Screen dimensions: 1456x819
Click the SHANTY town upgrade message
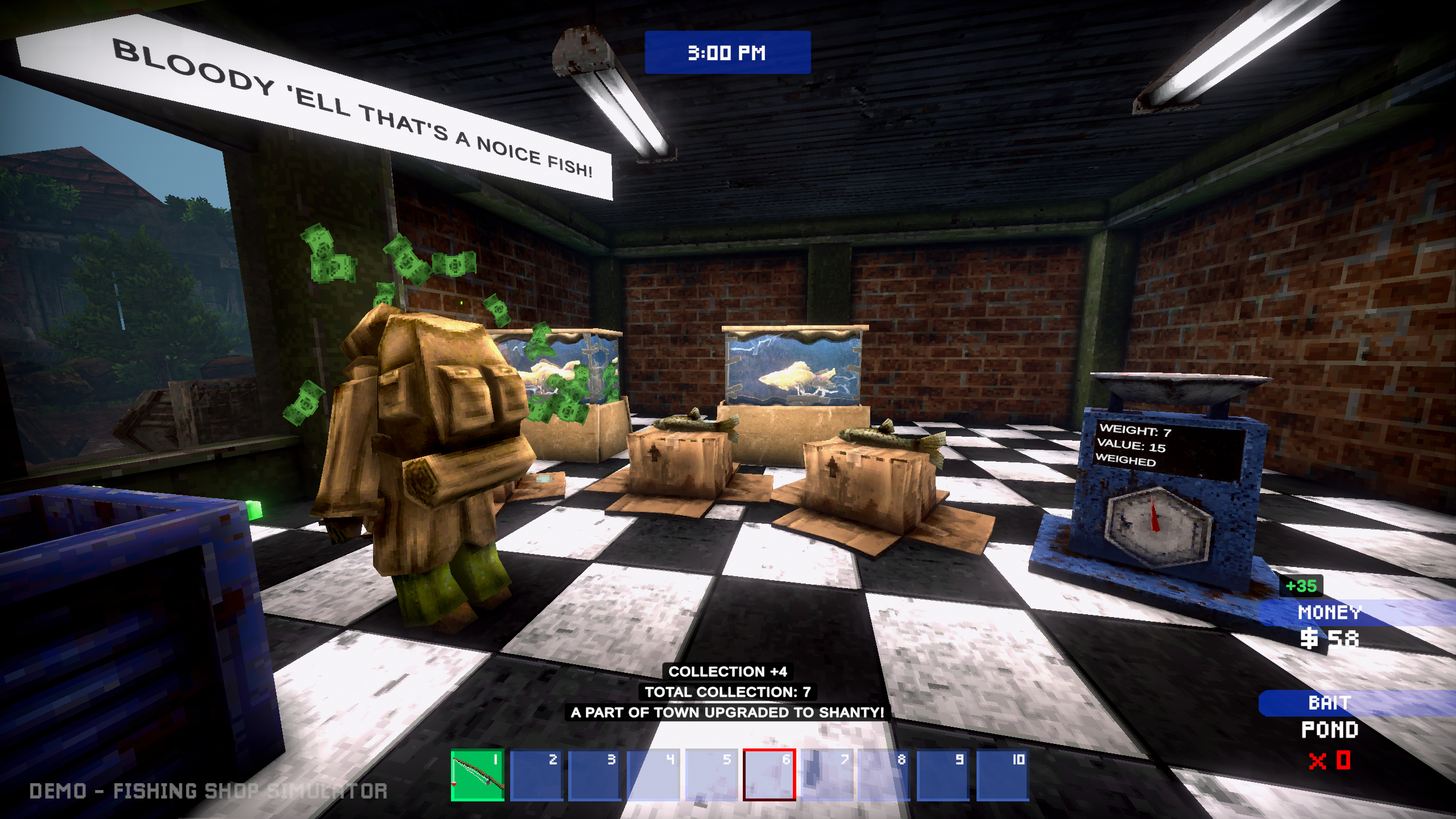(x=728, y=712)
